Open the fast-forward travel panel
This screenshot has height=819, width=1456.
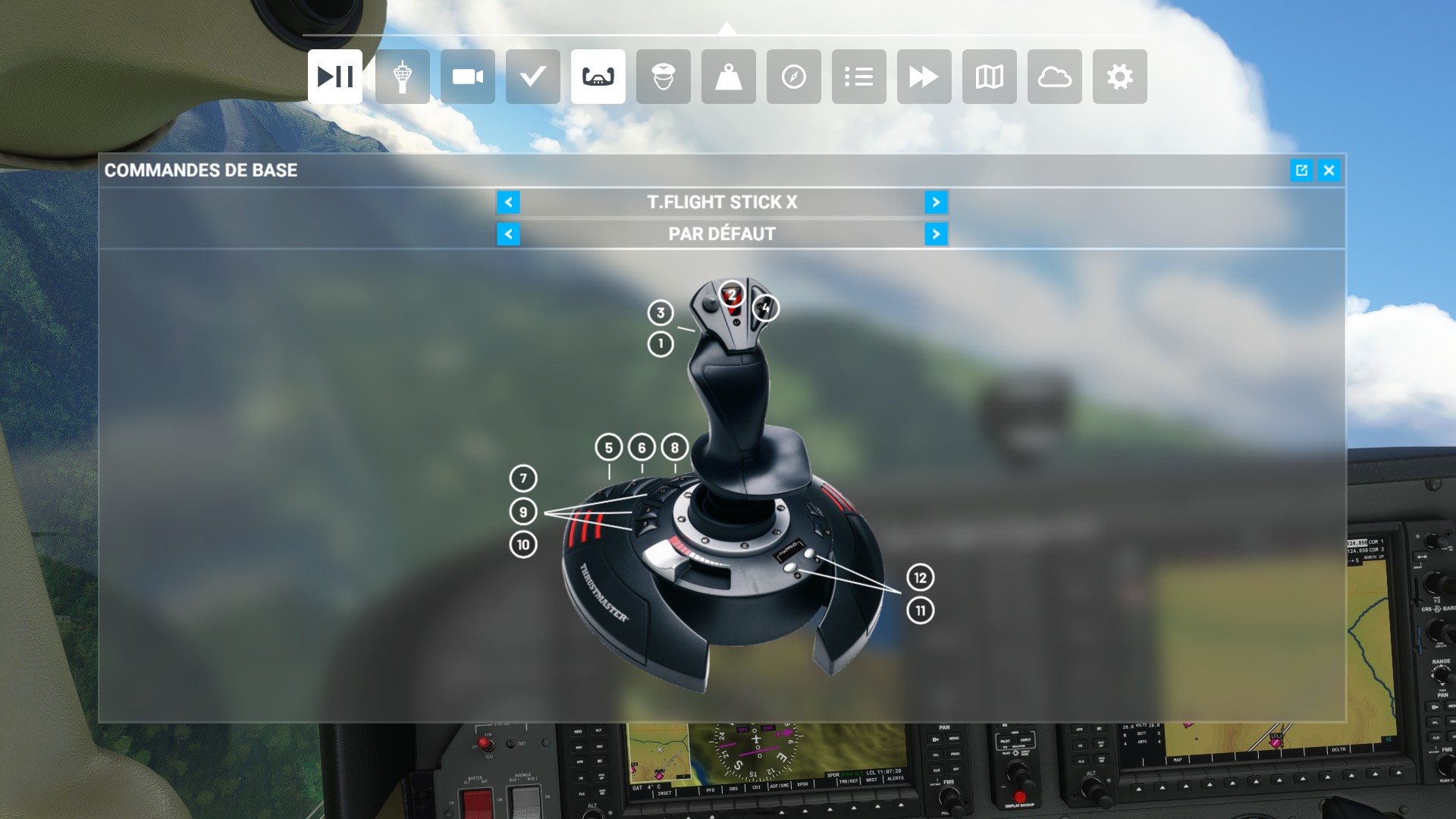[924, 77]
